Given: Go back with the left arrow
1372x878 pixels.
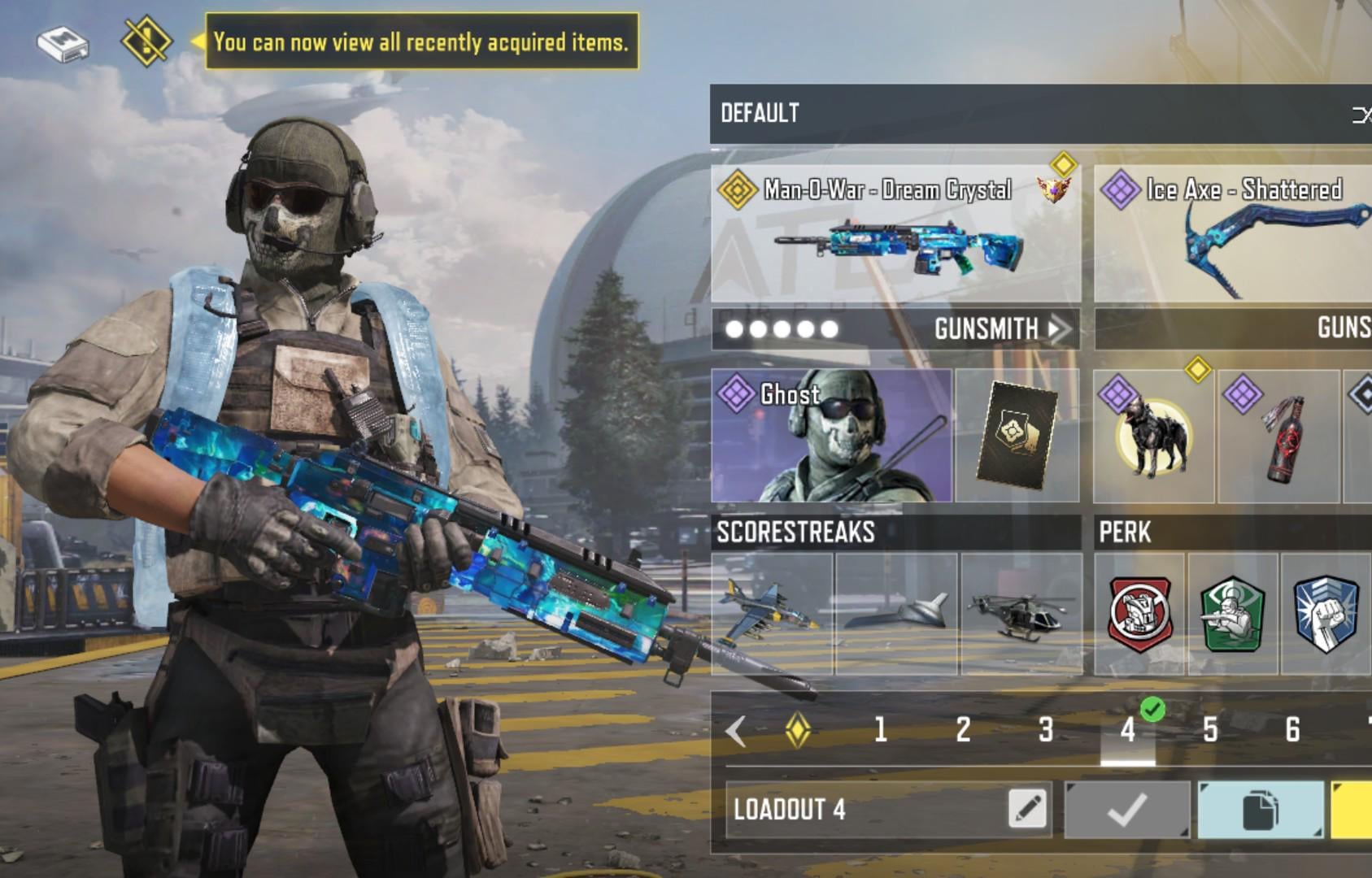Looking at the screenshot, I should tap(736, 731).
